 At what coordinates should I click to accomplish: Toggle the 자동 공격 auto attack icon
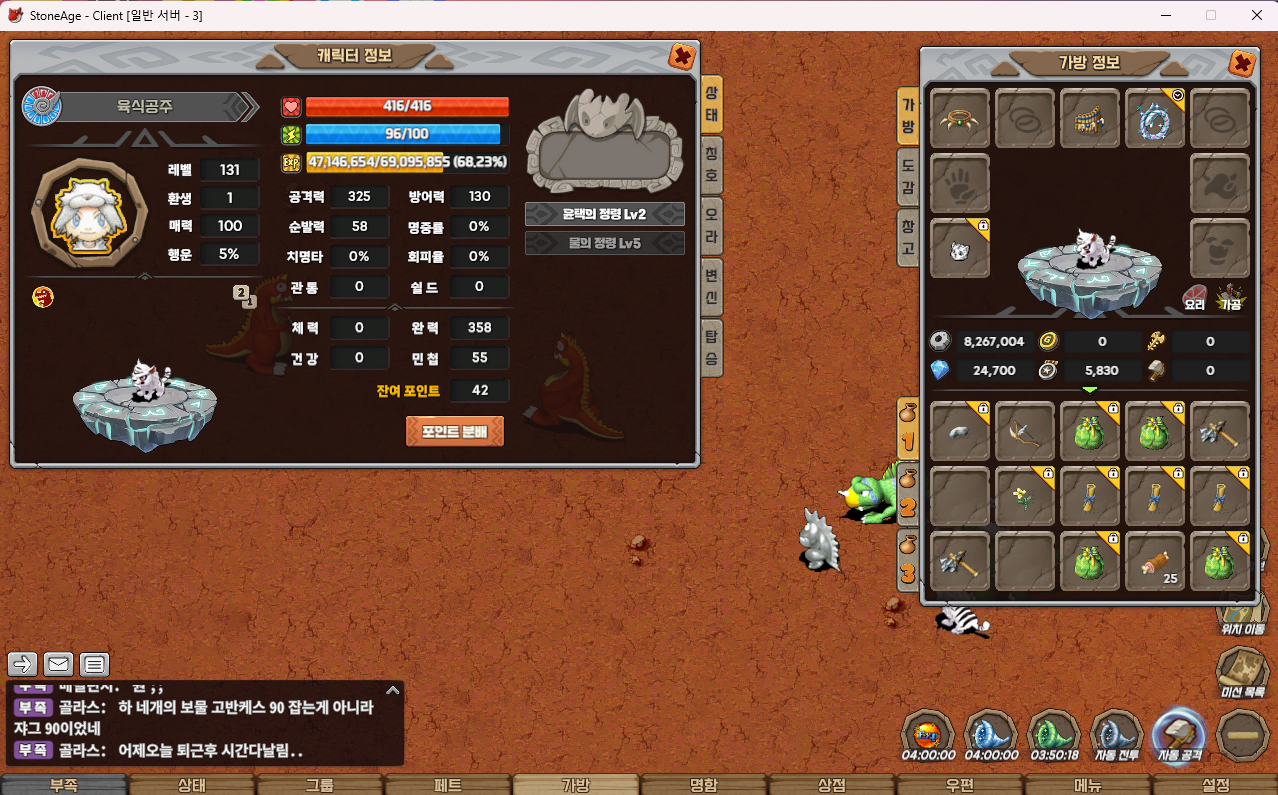1180,735
